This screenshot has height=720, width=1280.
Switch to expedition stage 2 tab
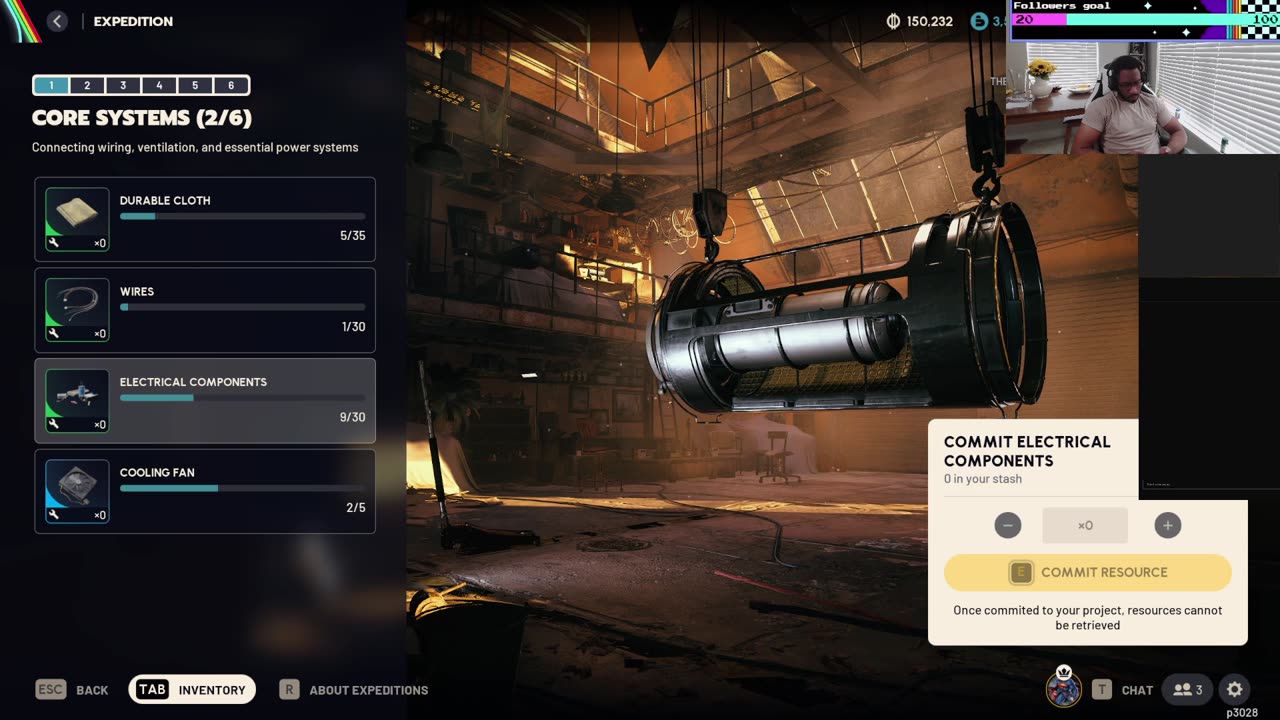87,86
